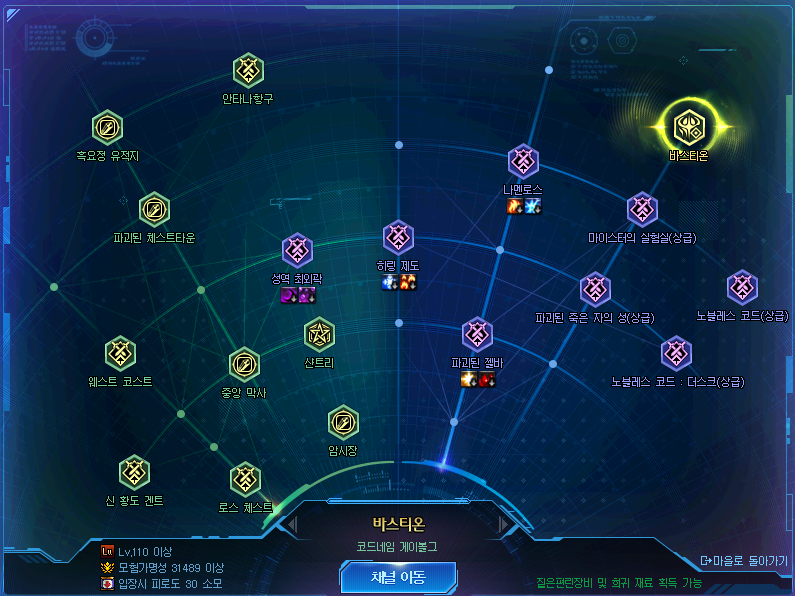The height and width of the screenshot is (596, 795).
Task: Select 마이스터의 실험실(상급) on the map
Action: click(x=642, y=210)
